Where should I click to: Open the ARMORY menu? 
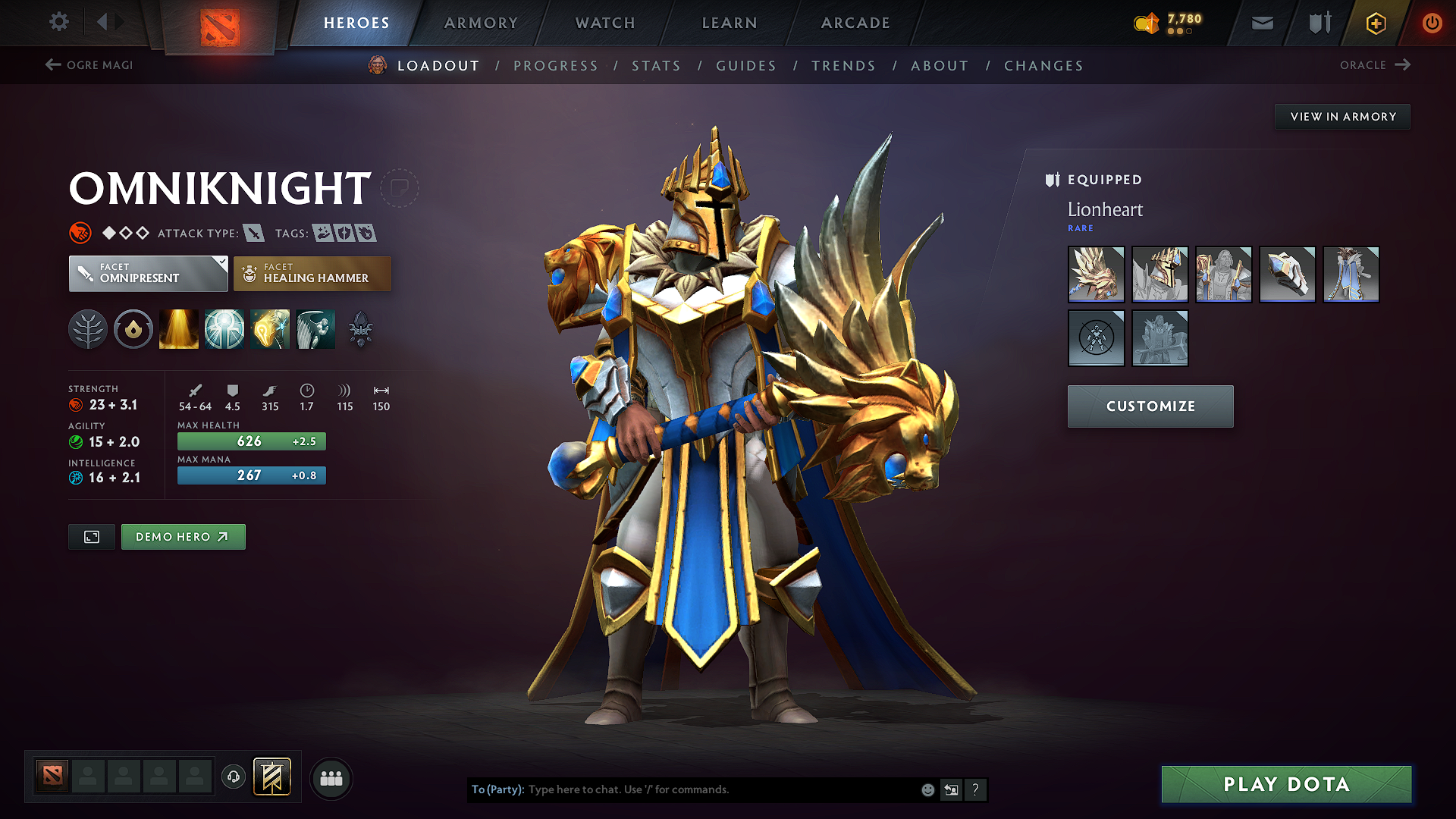point(481,23)
